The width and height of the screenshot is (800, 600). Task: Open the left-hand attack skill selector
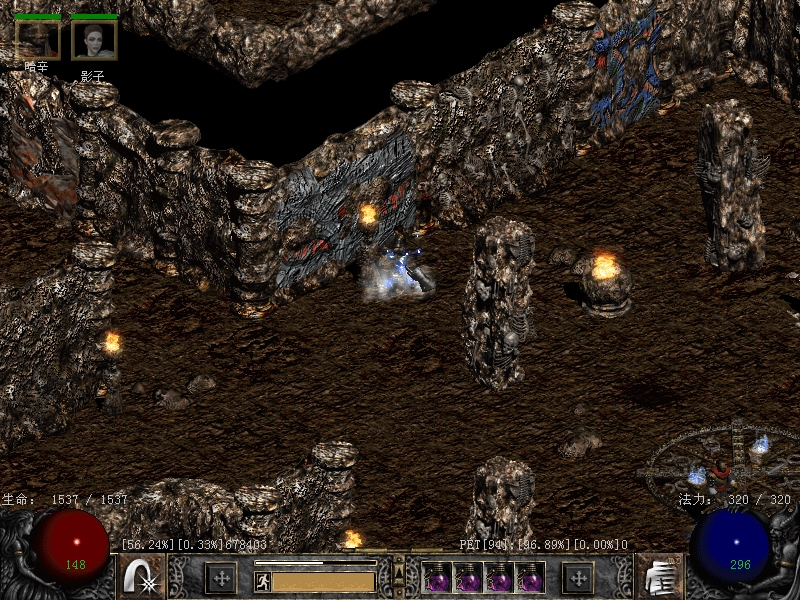click(142, 578)
